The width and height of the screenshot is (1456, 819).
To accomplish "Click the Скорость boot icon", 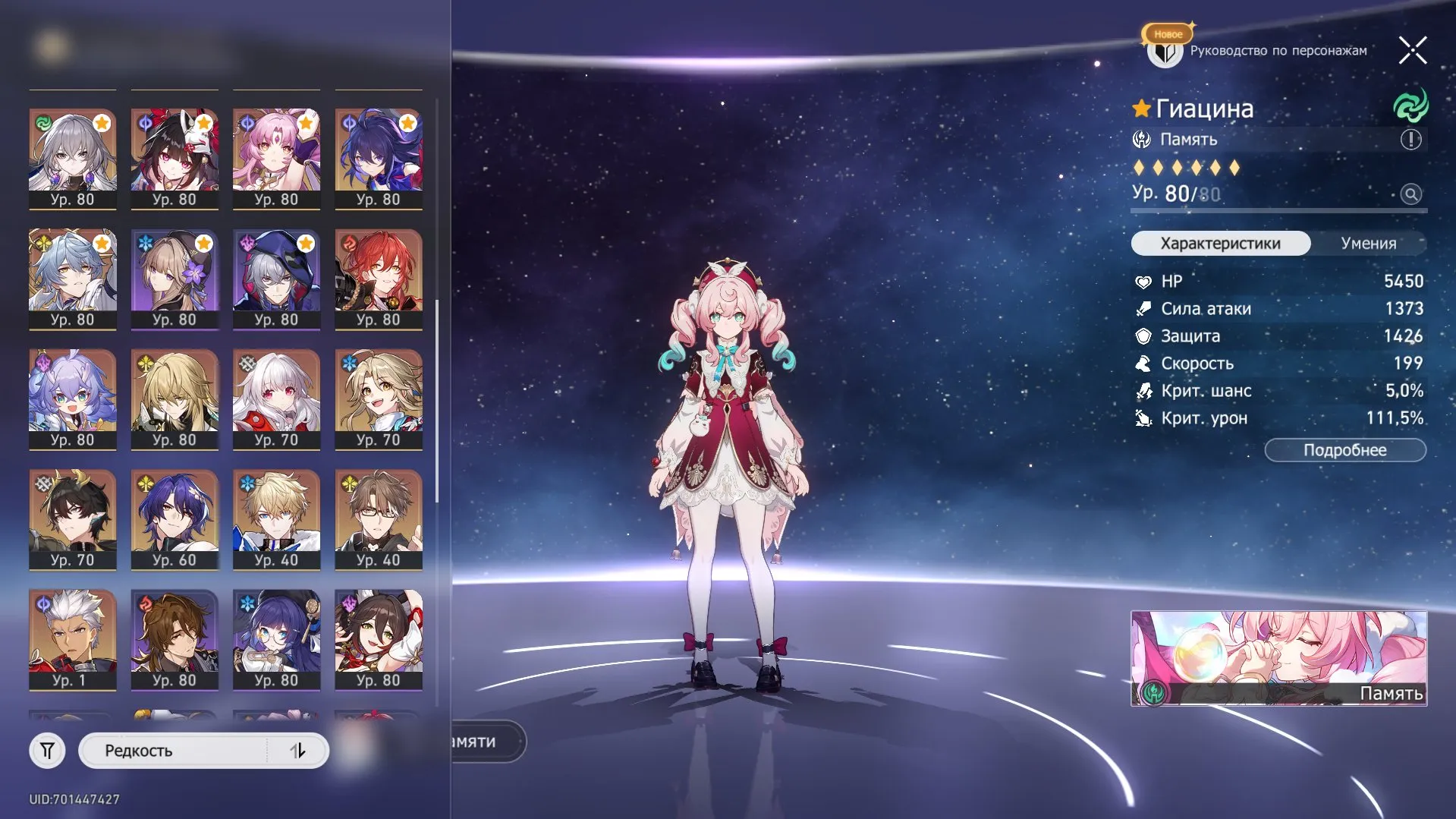I will (x=1142, y=364).
